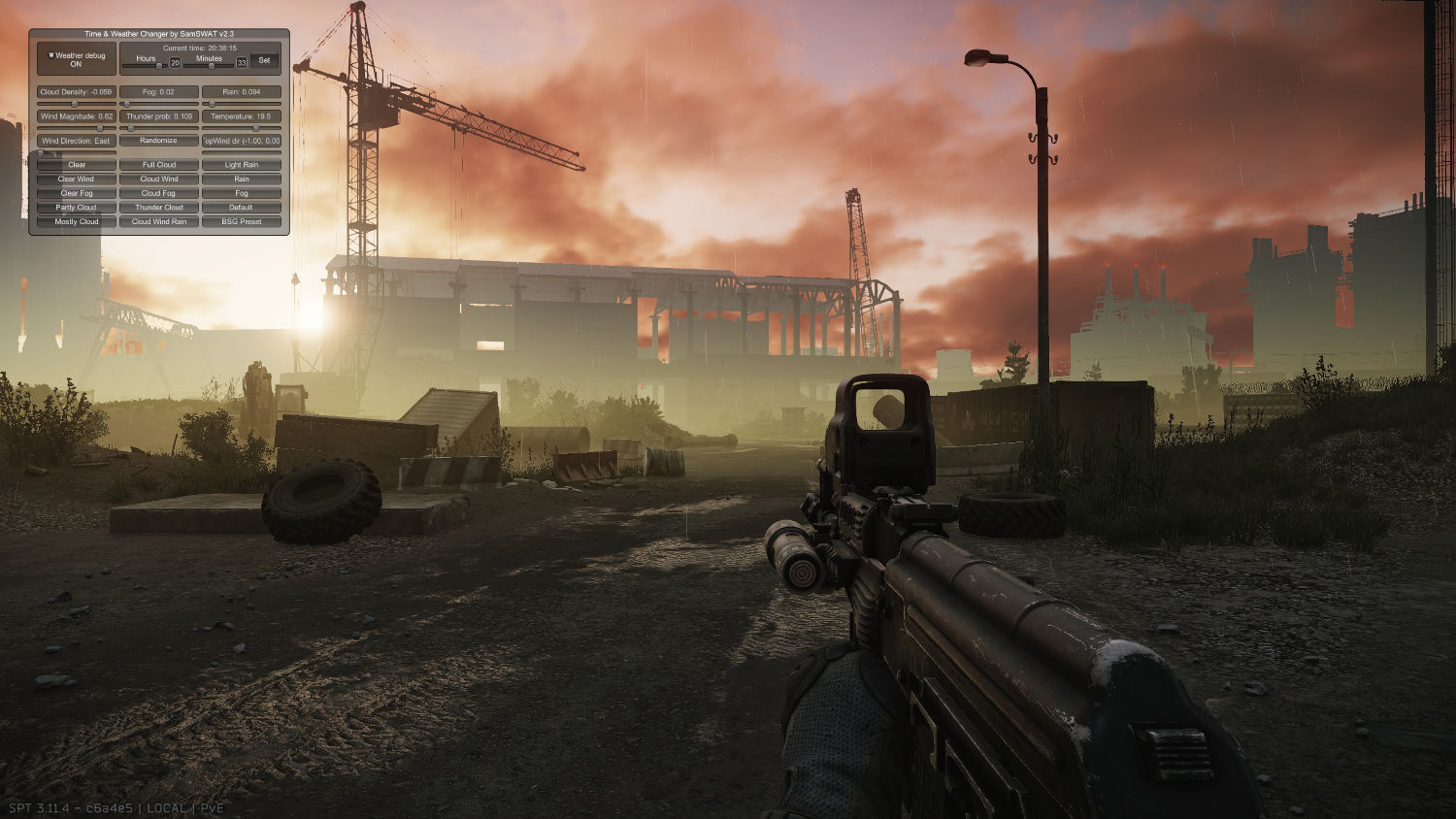Click the TopWind dir input field
The image size is (1456, 819).
[241, 141]
